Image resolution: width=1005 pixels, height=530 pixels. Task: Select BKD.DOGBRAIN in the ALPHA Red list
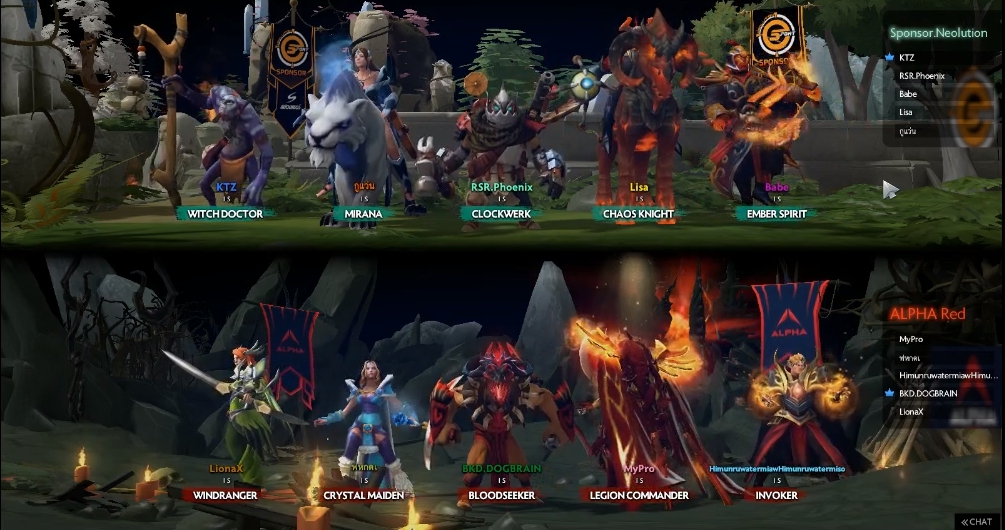click(x=929, y=393)
